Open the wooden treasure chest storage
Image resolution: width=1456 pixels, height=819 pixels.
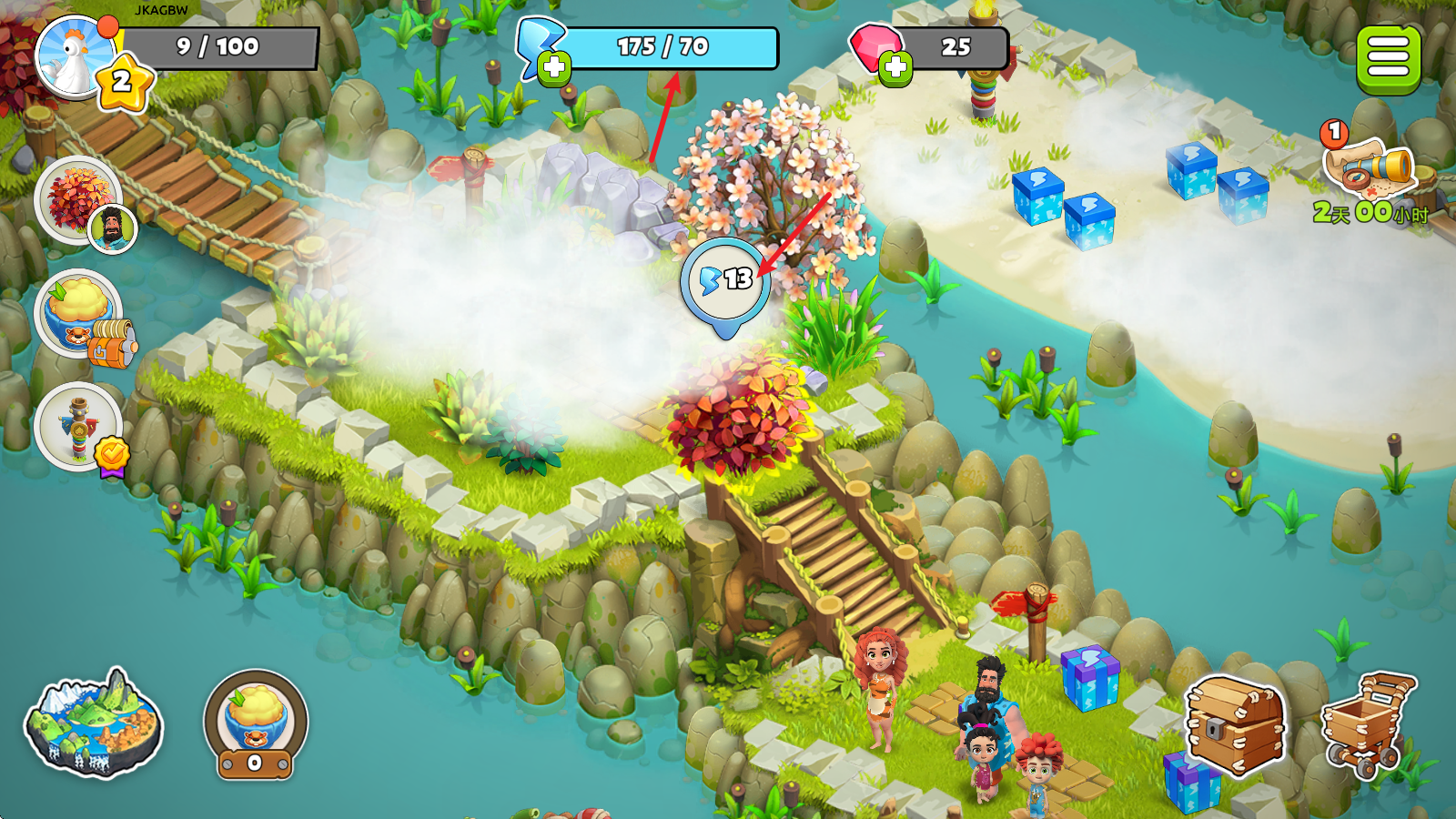[1235, 724]
